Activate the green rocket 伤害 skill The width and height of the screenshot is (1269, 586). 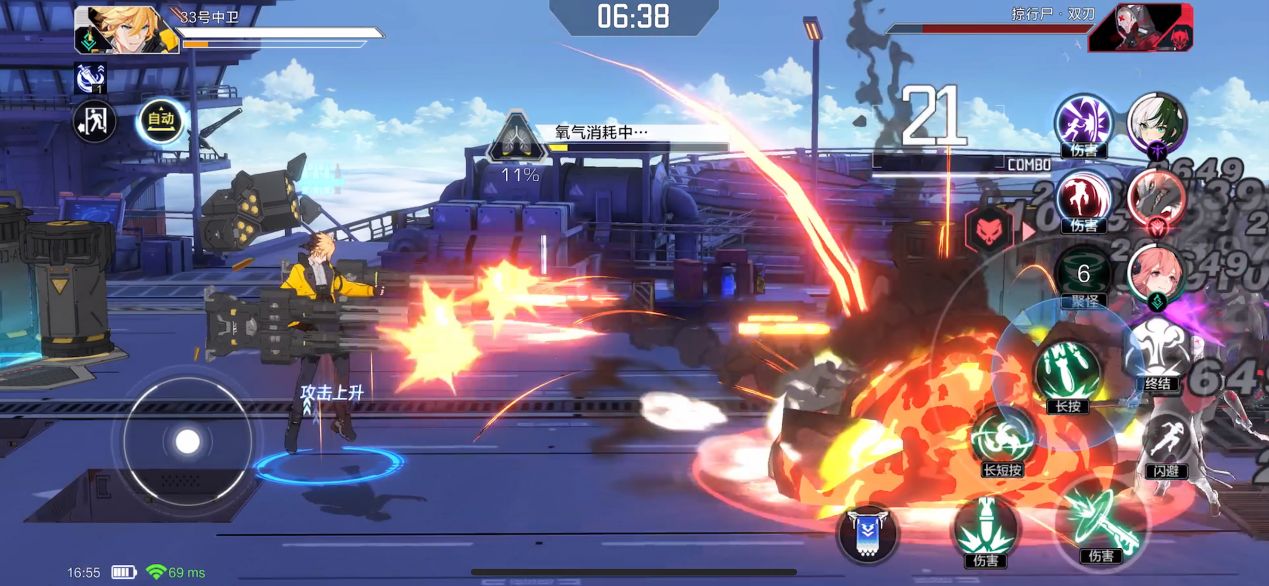985,530
